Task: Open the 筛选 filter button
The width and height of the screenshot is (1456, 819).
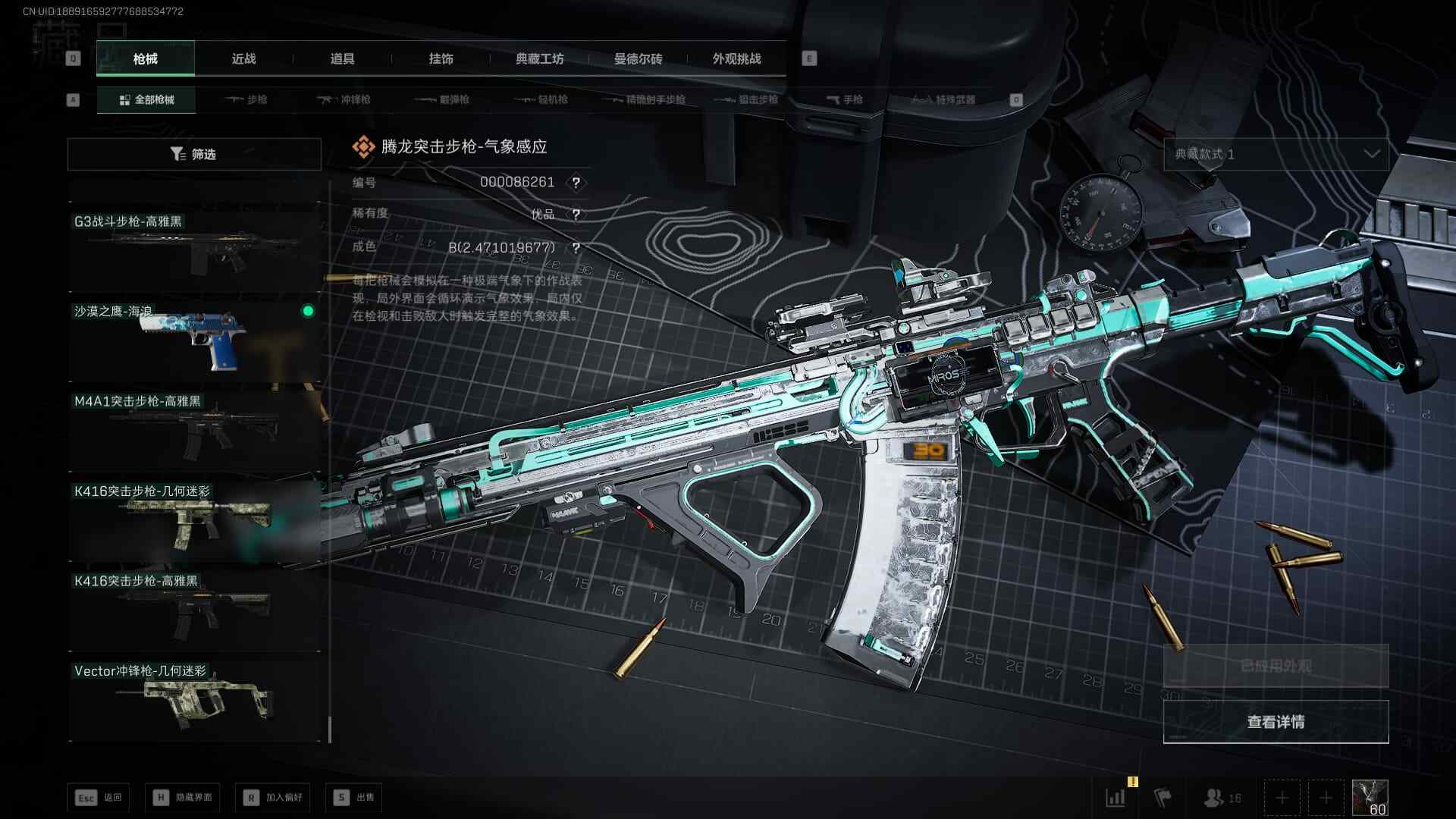Action: click(194, 154)
